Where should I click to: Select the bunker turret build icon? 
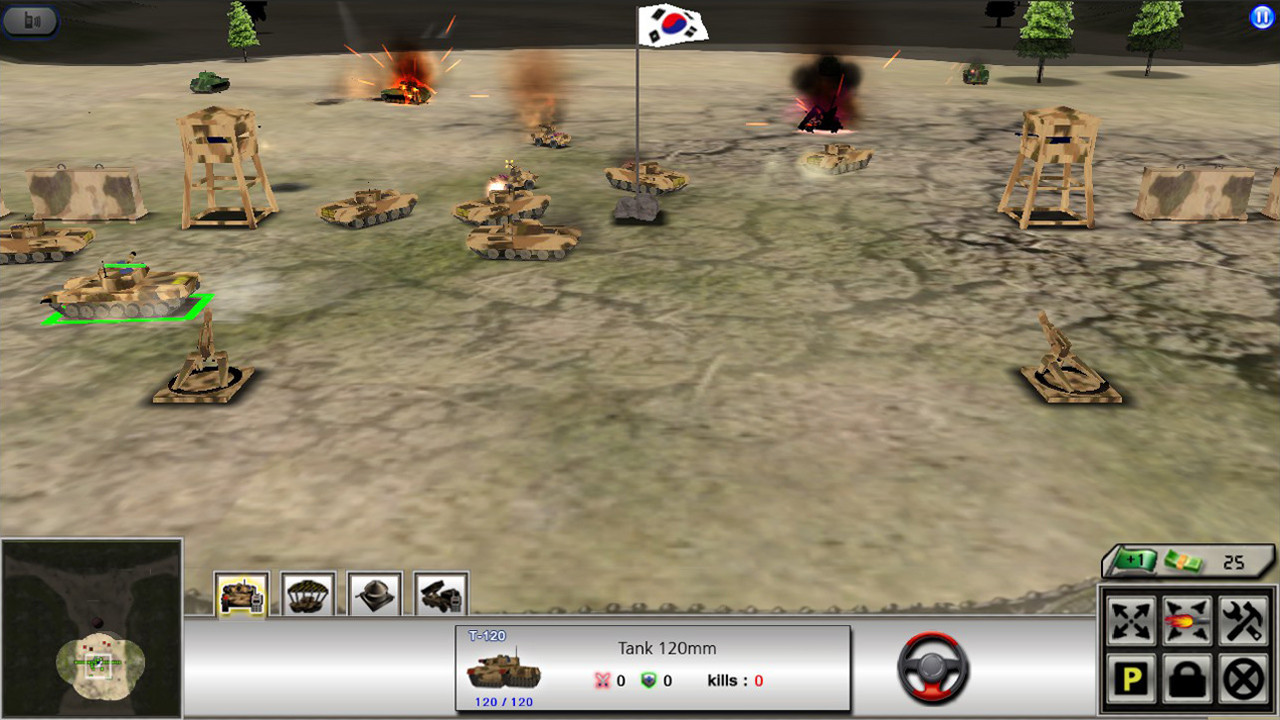pyautogui.click(x=374, y=595)
